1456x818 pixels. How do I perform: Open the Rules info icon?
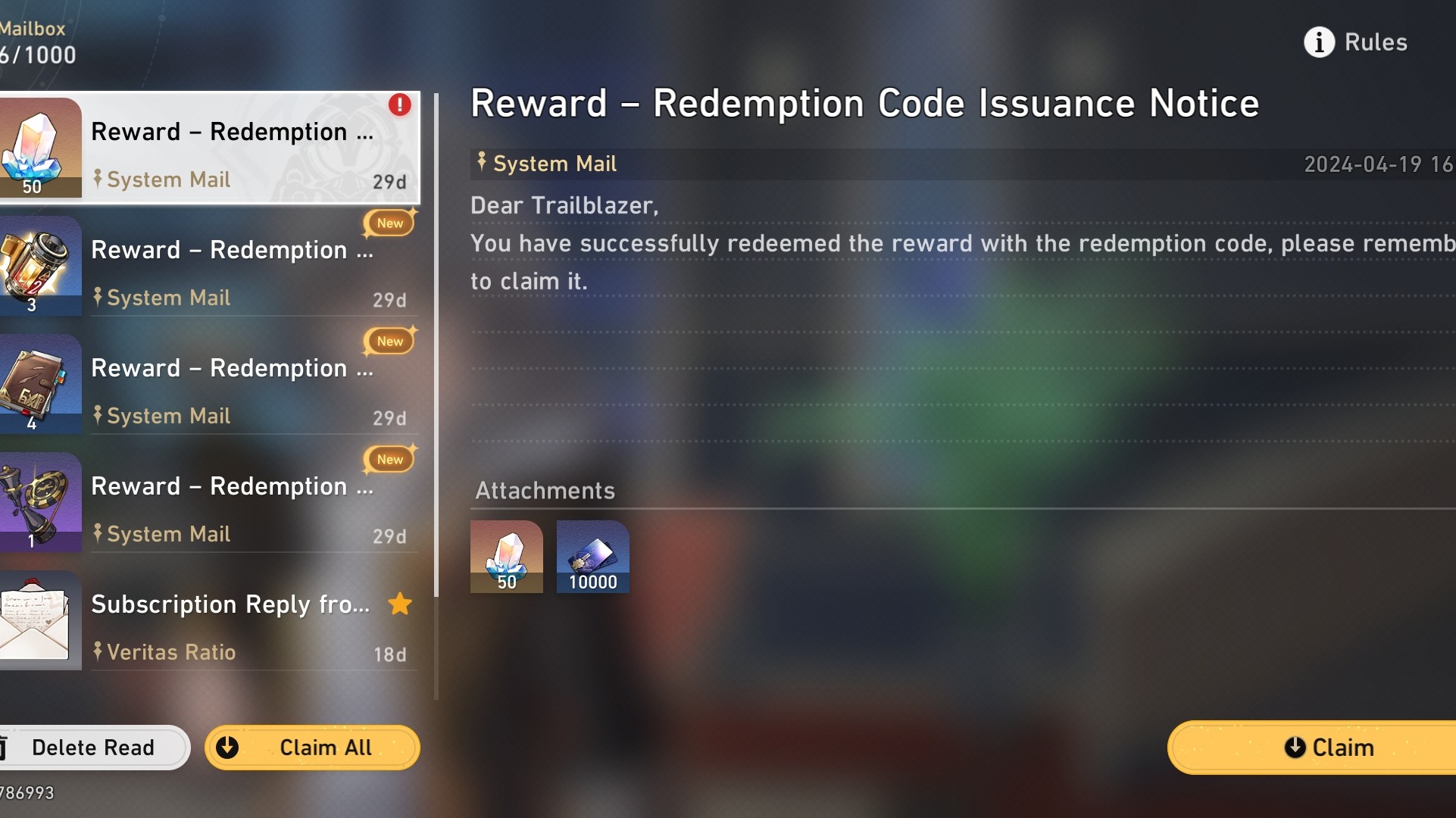click(x=1318, y=42)
